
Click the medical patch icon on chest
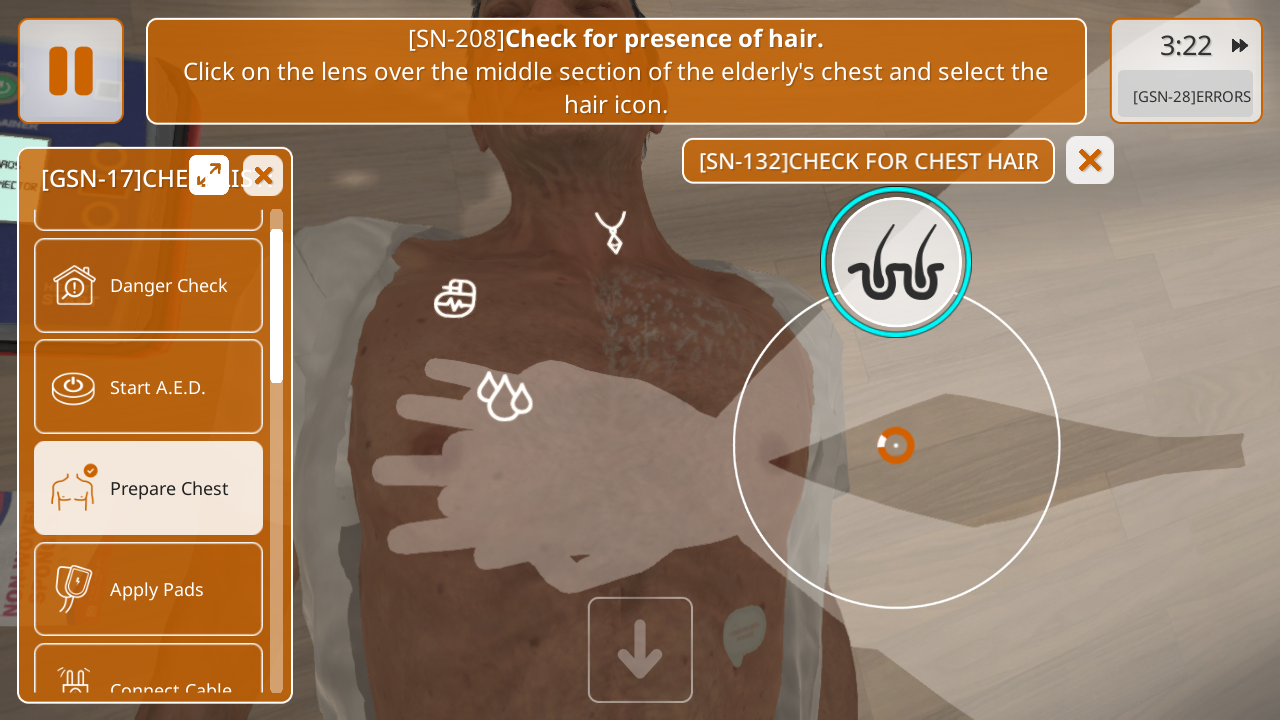click(455, 298)
